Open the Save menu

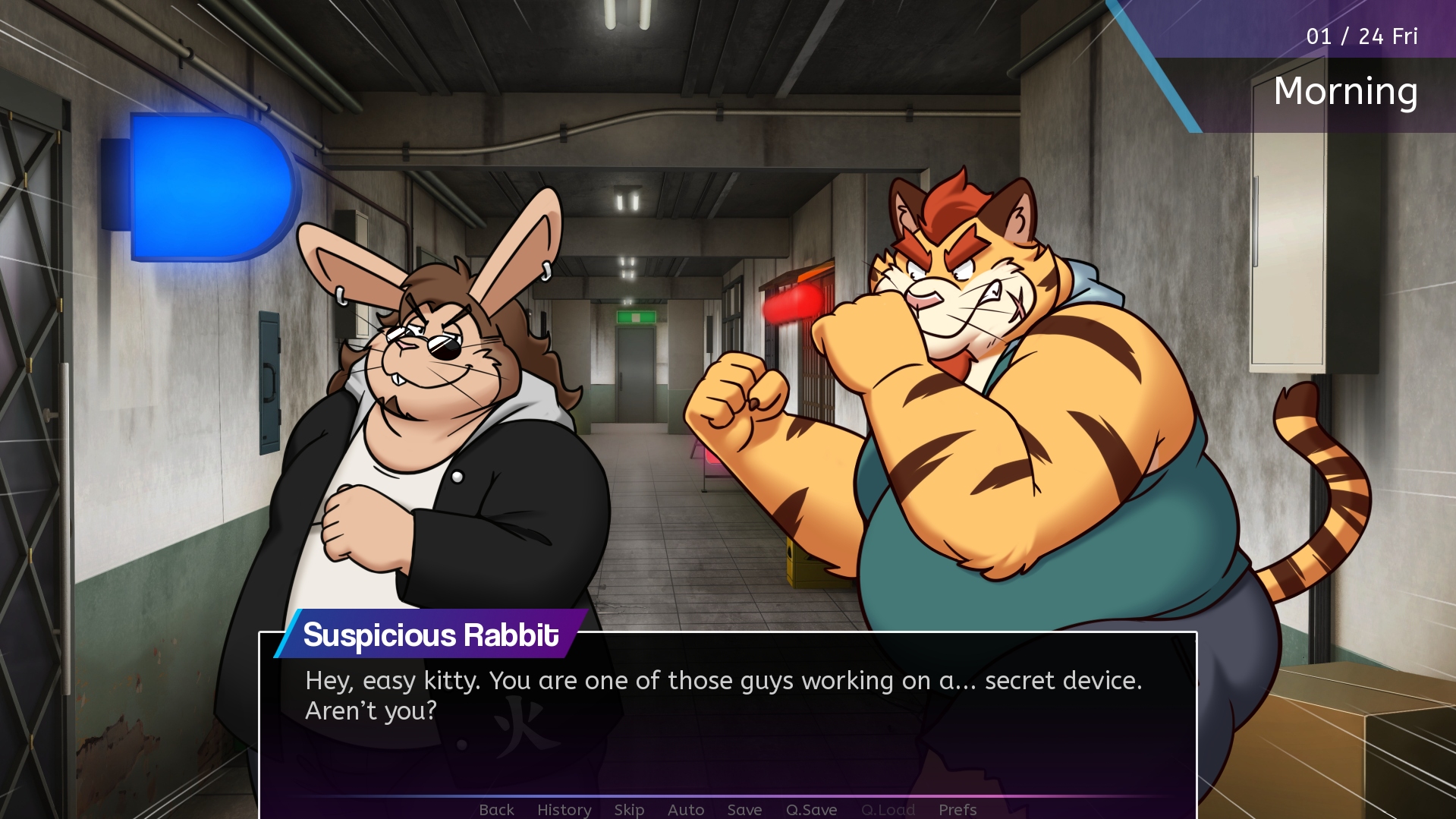click(x=744, y=810)
